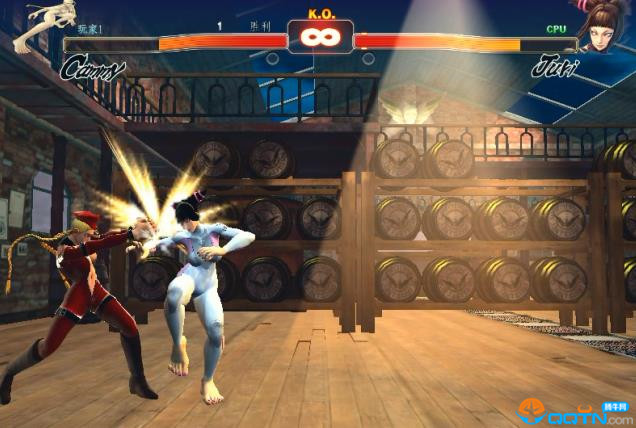Open the watermark site logo
The width and height of the screenshot is (636, 428).
(575, 410)
